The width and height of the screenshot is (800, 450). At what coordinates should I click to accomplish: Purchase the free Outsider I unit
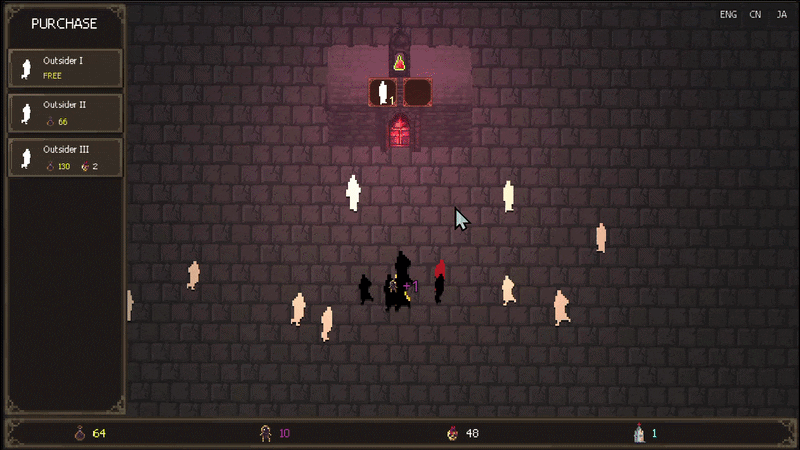pos(66,68)
